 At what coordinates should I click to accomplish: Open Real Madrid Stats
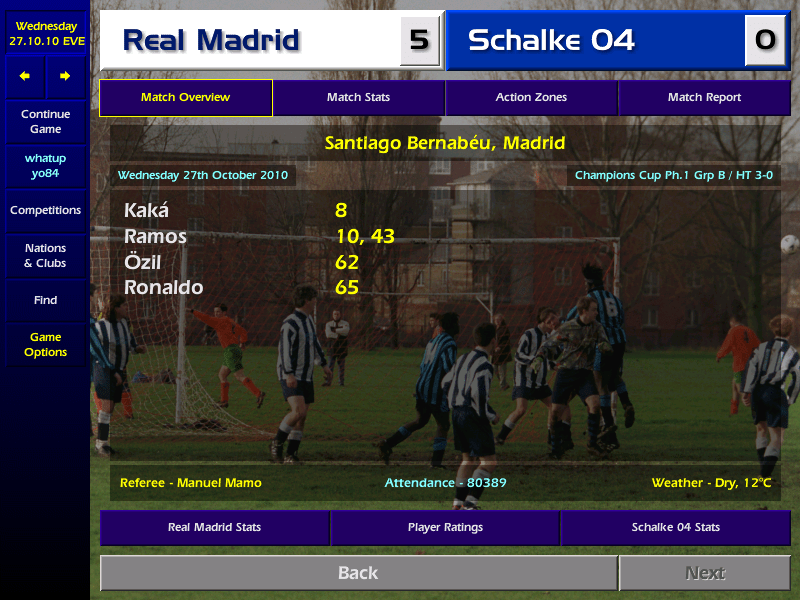point(214,527)
